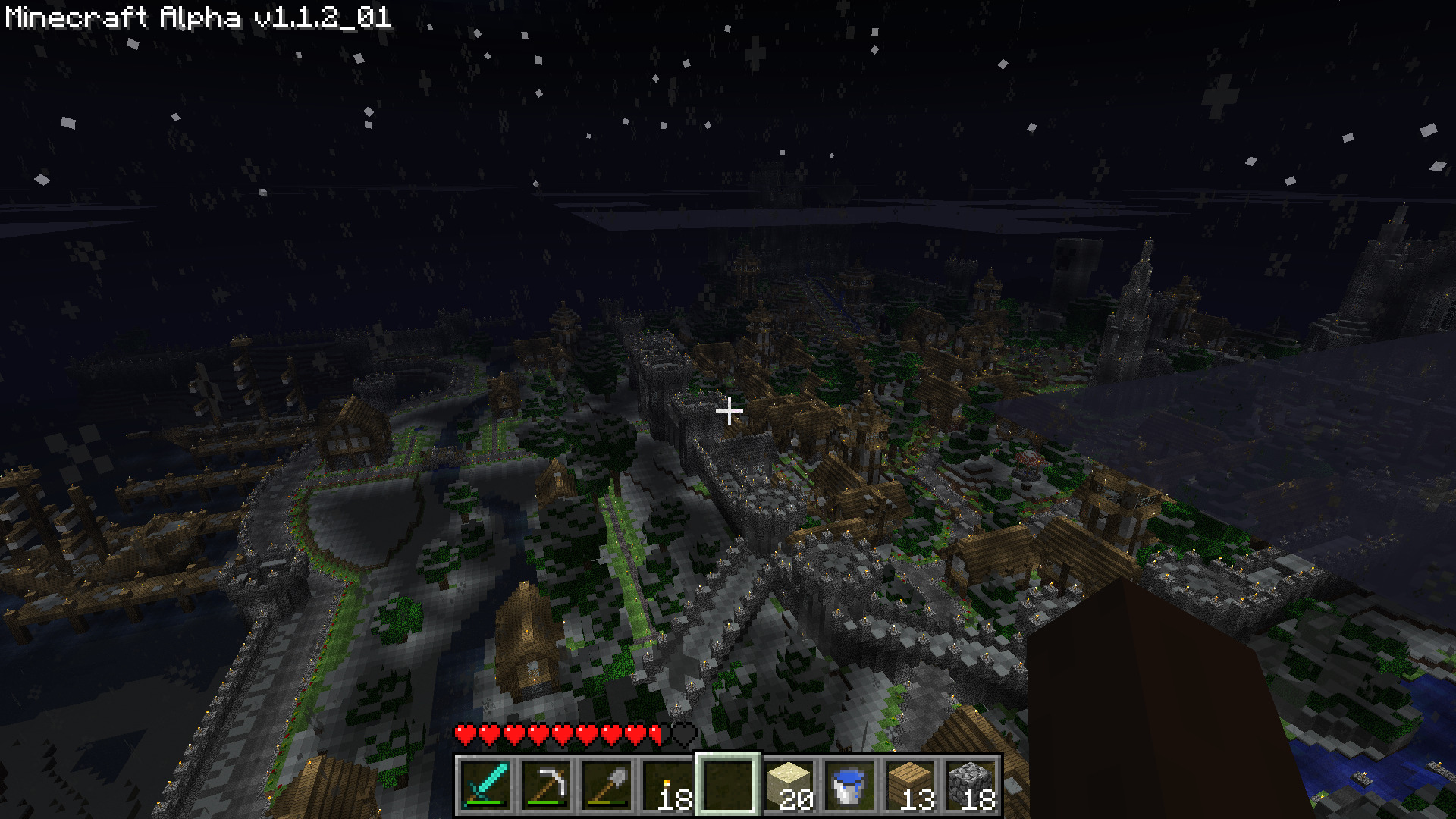Select the sand block stack
Screen dimensions: 1456x819
click(x=789, y=786)
